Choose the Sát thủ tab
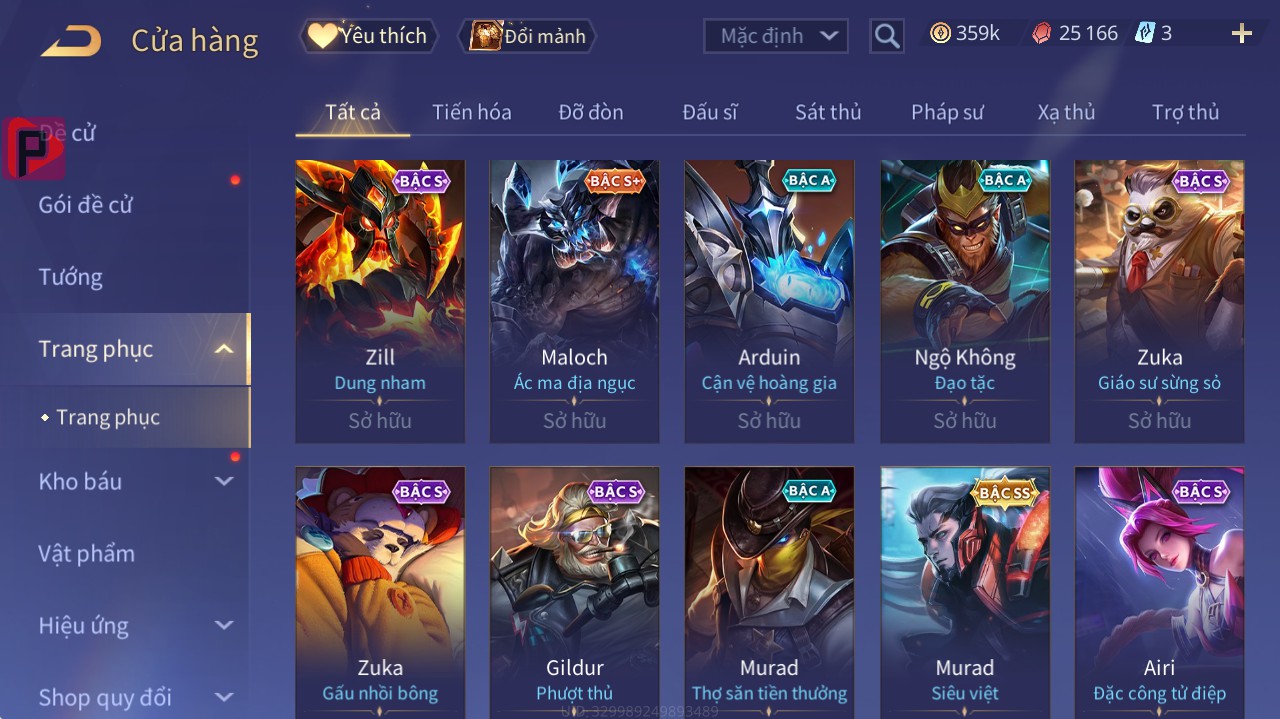Viewport: 1280px width, 719px height. coord(828,112)
